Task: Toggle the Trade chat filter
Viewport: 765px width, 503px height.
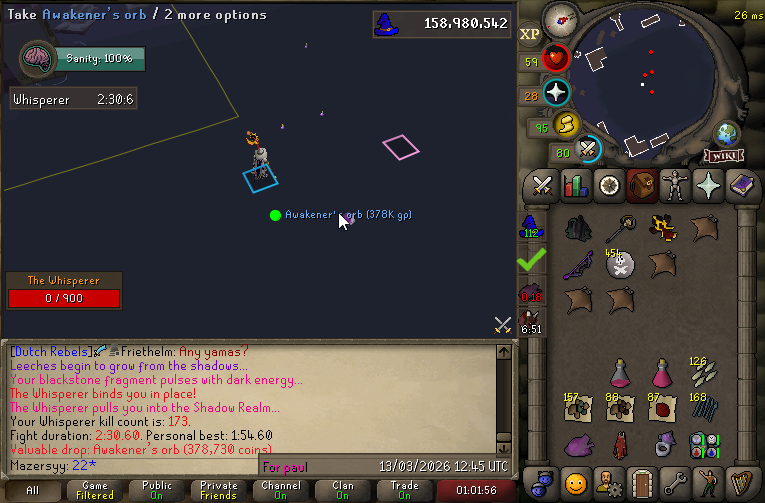Action: pyautogui.click(x=405, y=491)
